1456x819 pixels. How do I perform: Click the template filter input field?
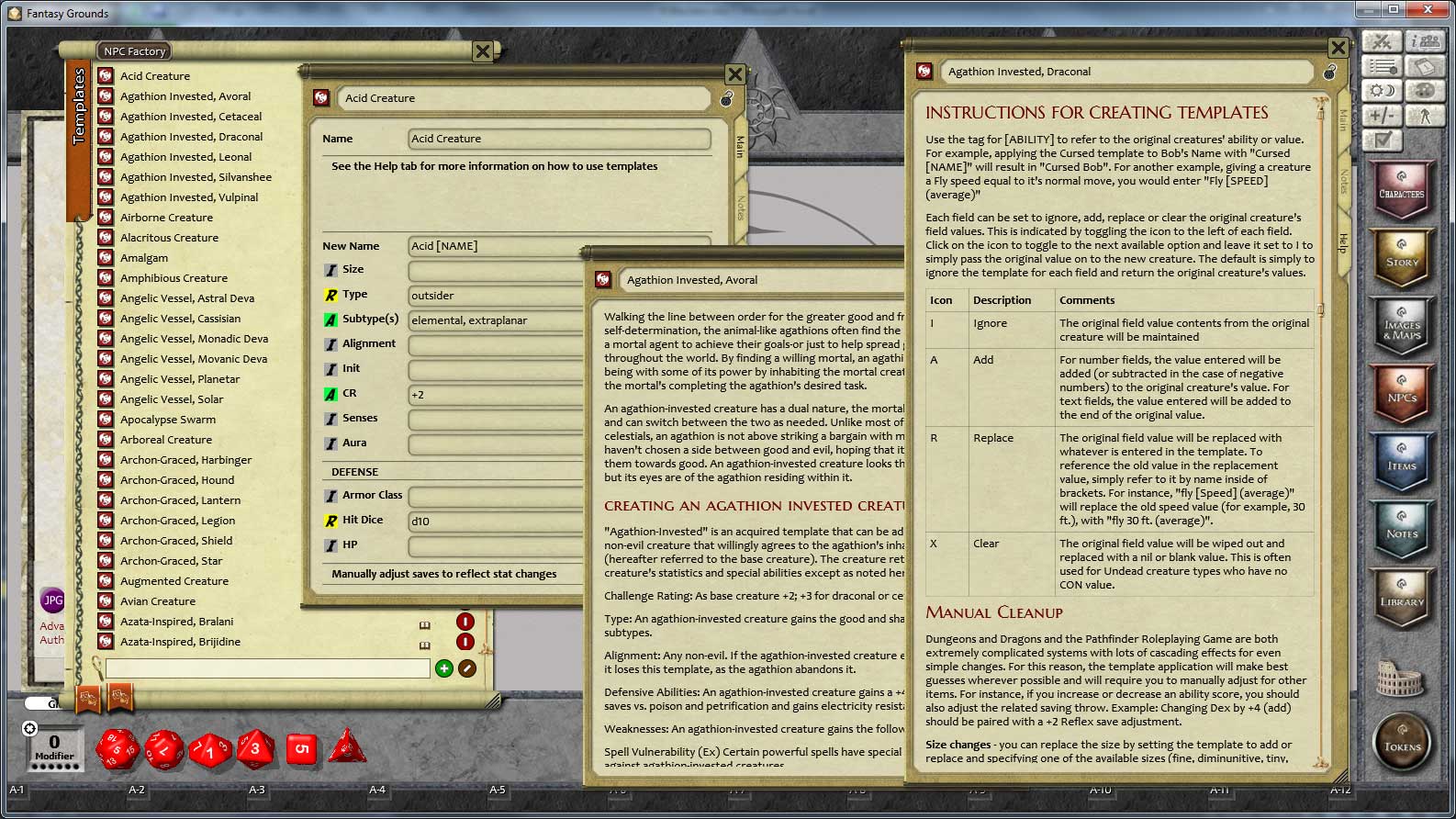click(266, 668)
